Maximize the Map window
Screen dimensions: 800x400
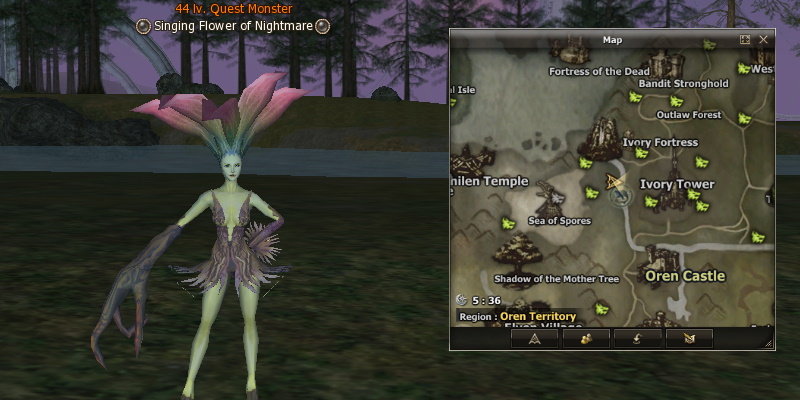[744, 40]
